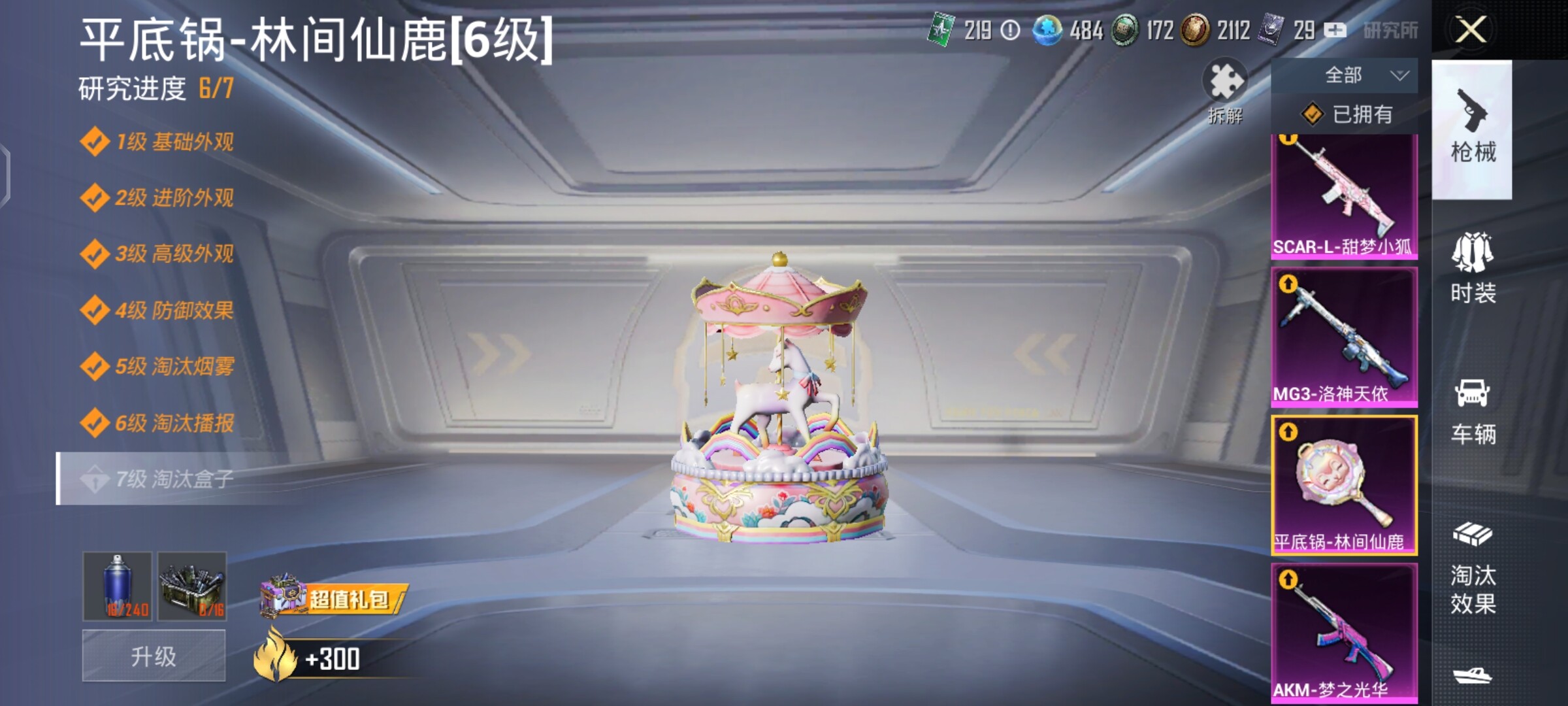
Task: Select level 4 防御效果 entry
Action: [173, 310]
